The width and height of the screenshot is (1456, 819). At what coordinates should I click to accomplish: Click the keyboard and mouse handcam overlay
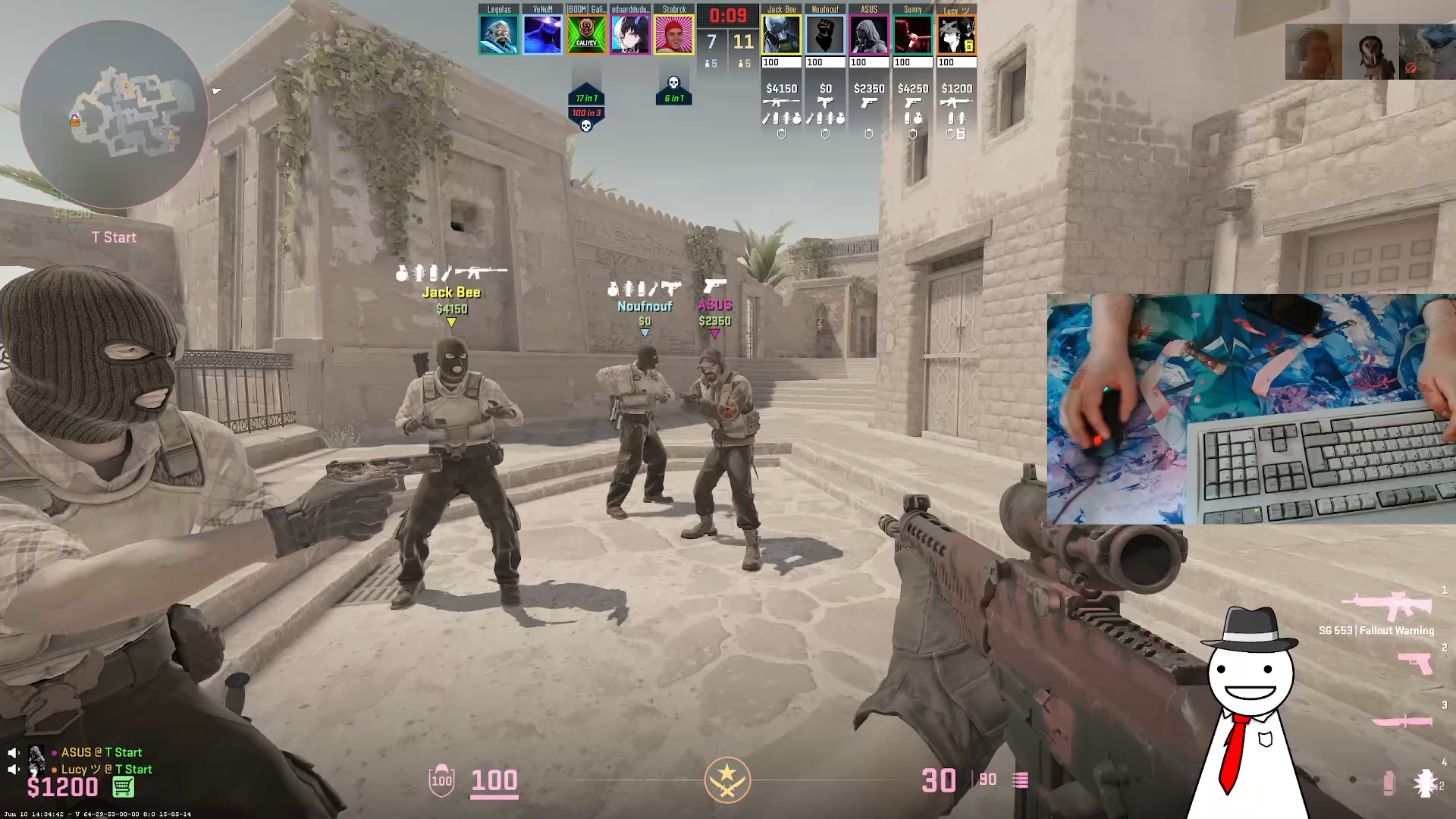click(x=1250, y=409)
